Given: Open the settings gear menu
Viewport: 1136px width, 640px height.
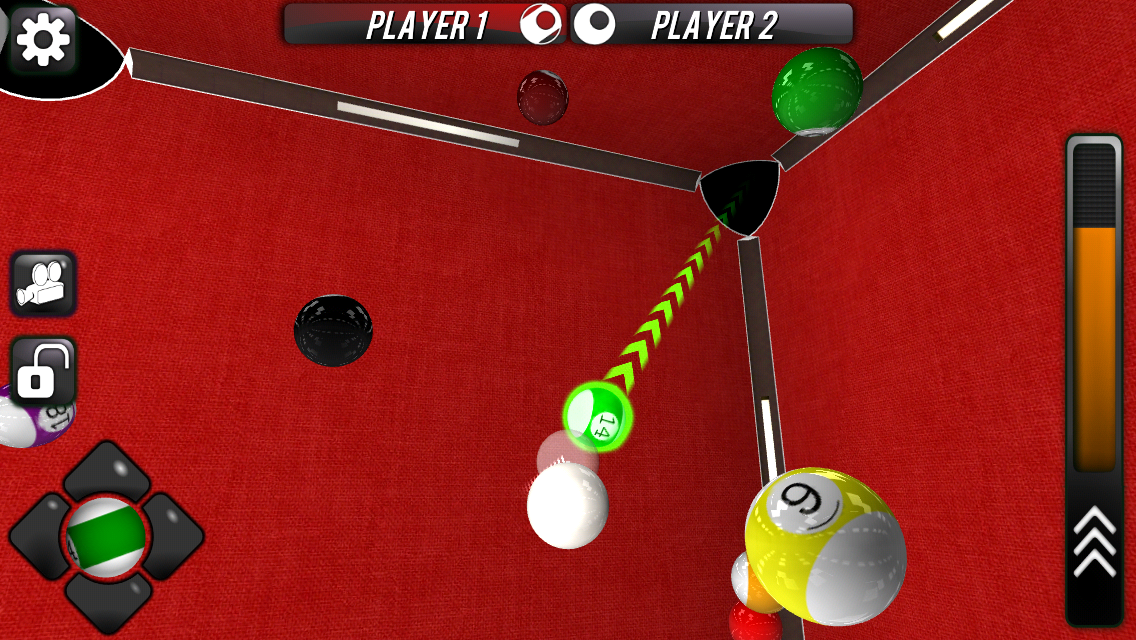Looking at the screenshot, I should 43,39.
